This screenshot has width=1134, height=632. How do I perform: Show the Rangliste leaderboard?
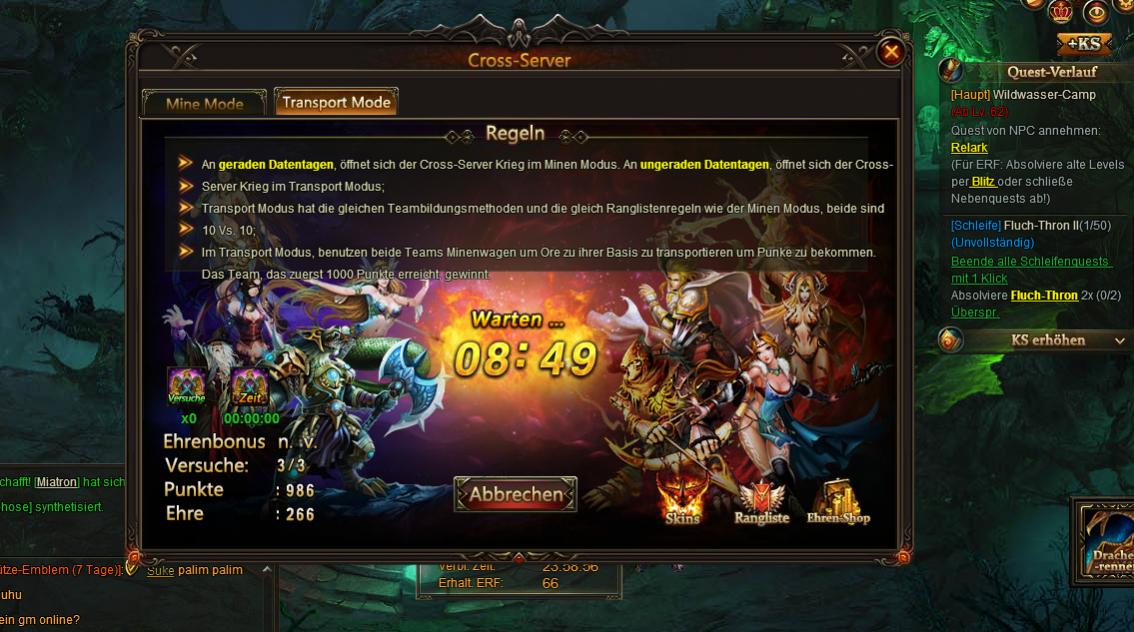point(762,502)
